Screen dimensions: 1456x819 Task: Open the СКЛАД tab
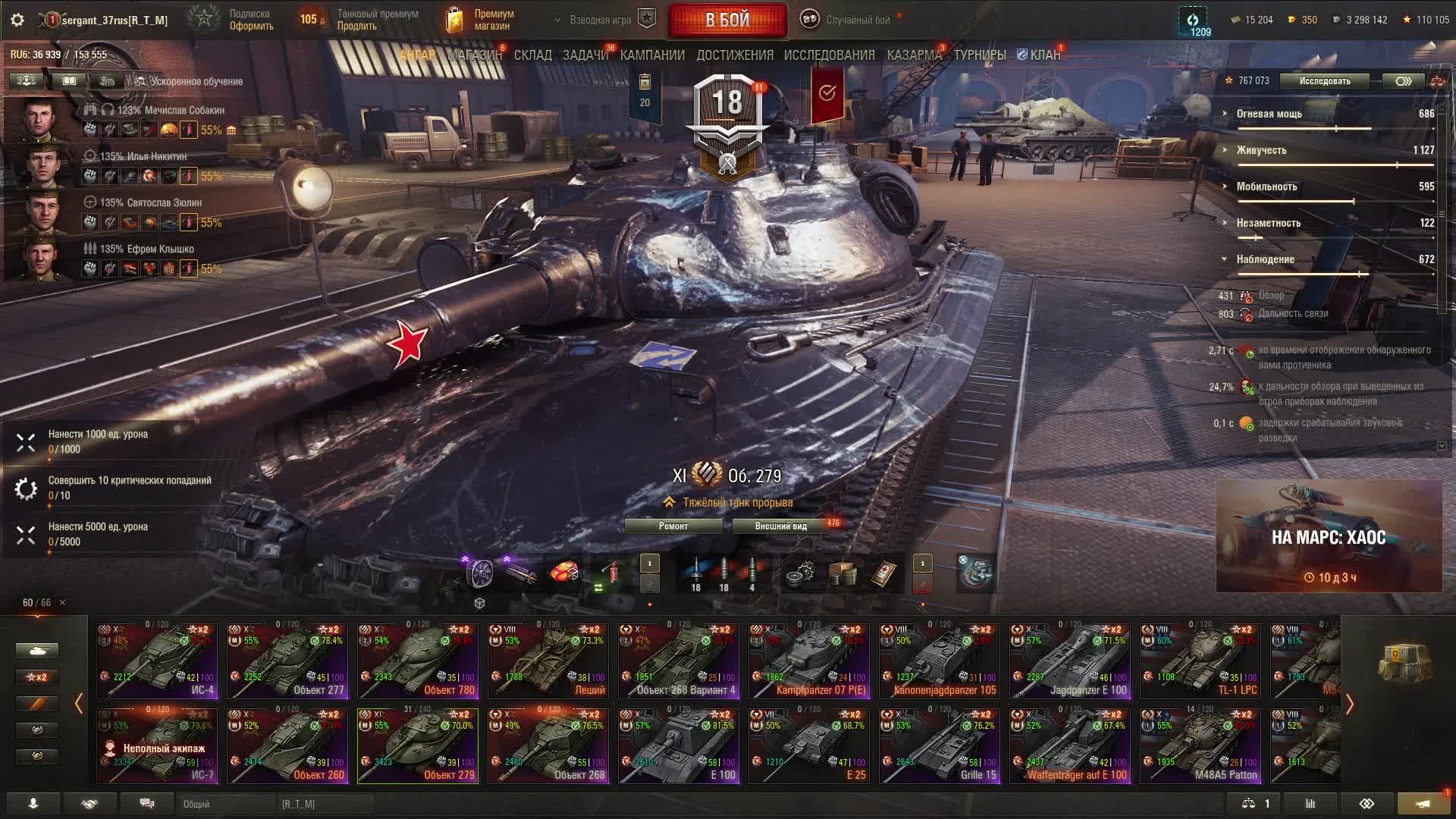coord(532,55)
